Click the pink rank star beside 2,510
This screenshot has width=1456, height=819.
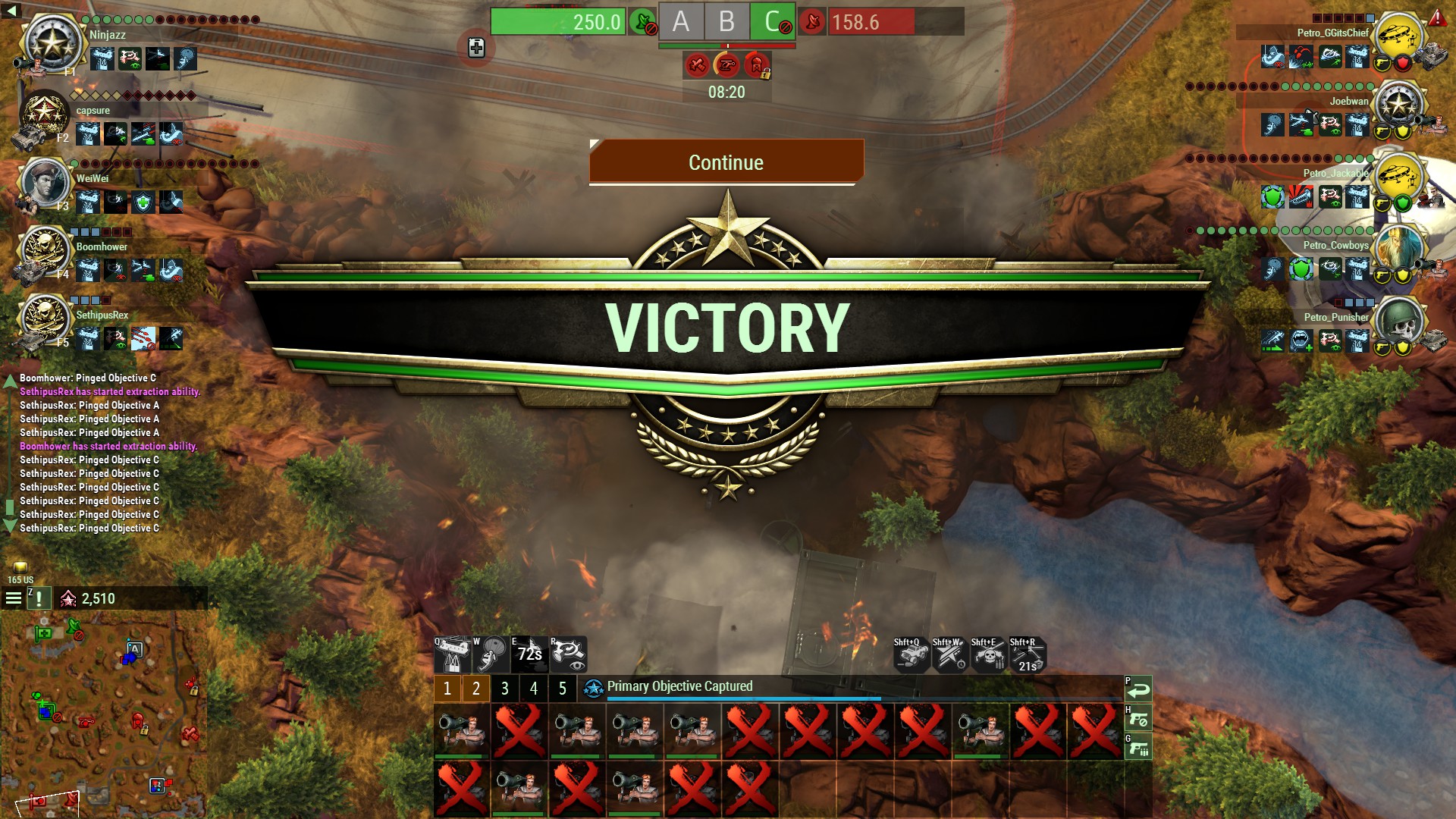coord(69,598)
